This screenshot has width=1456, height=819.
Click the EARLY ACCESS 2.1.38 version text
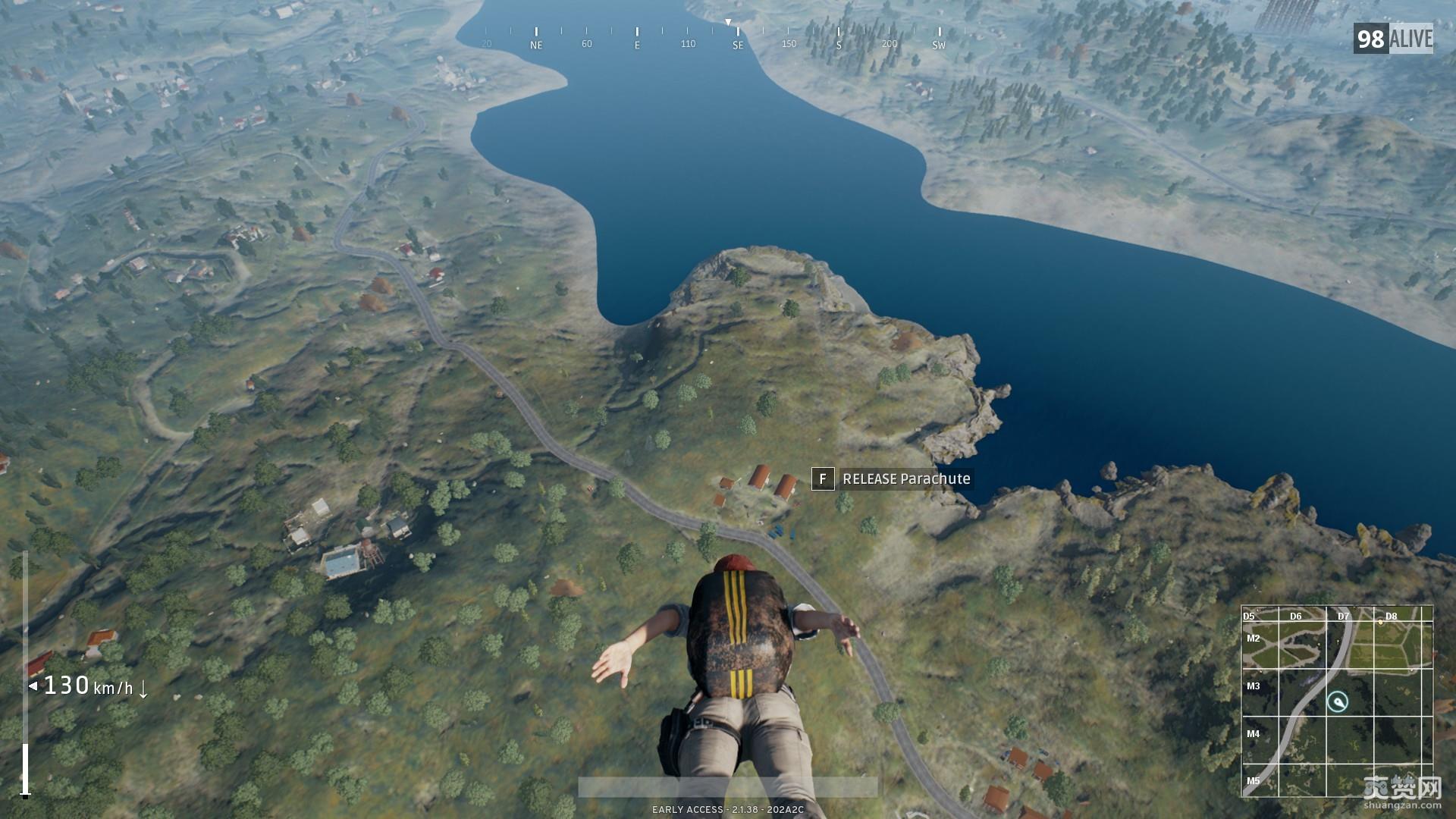pyautogui.click(x=728, y=809)
